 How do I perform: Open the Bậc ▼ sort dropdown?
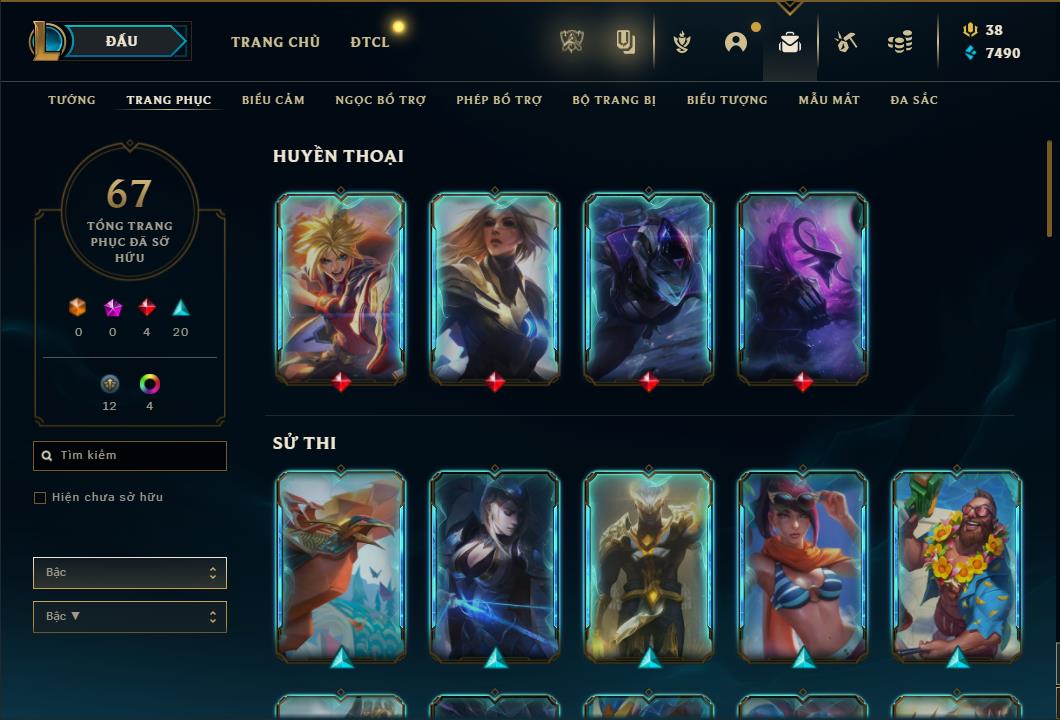(130, 617)
